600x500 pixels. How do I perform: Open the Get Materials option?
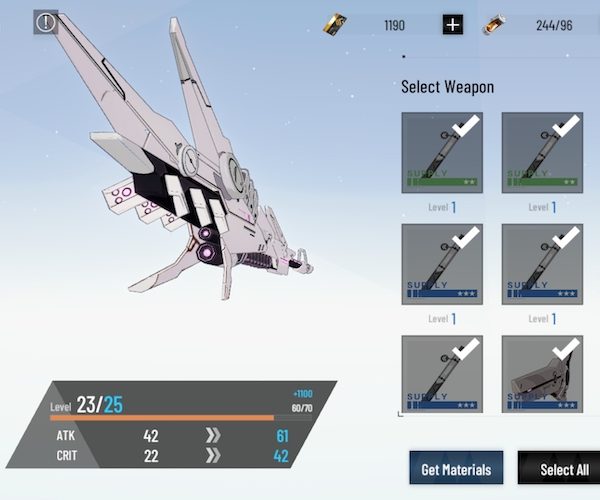tap(456, 469)
